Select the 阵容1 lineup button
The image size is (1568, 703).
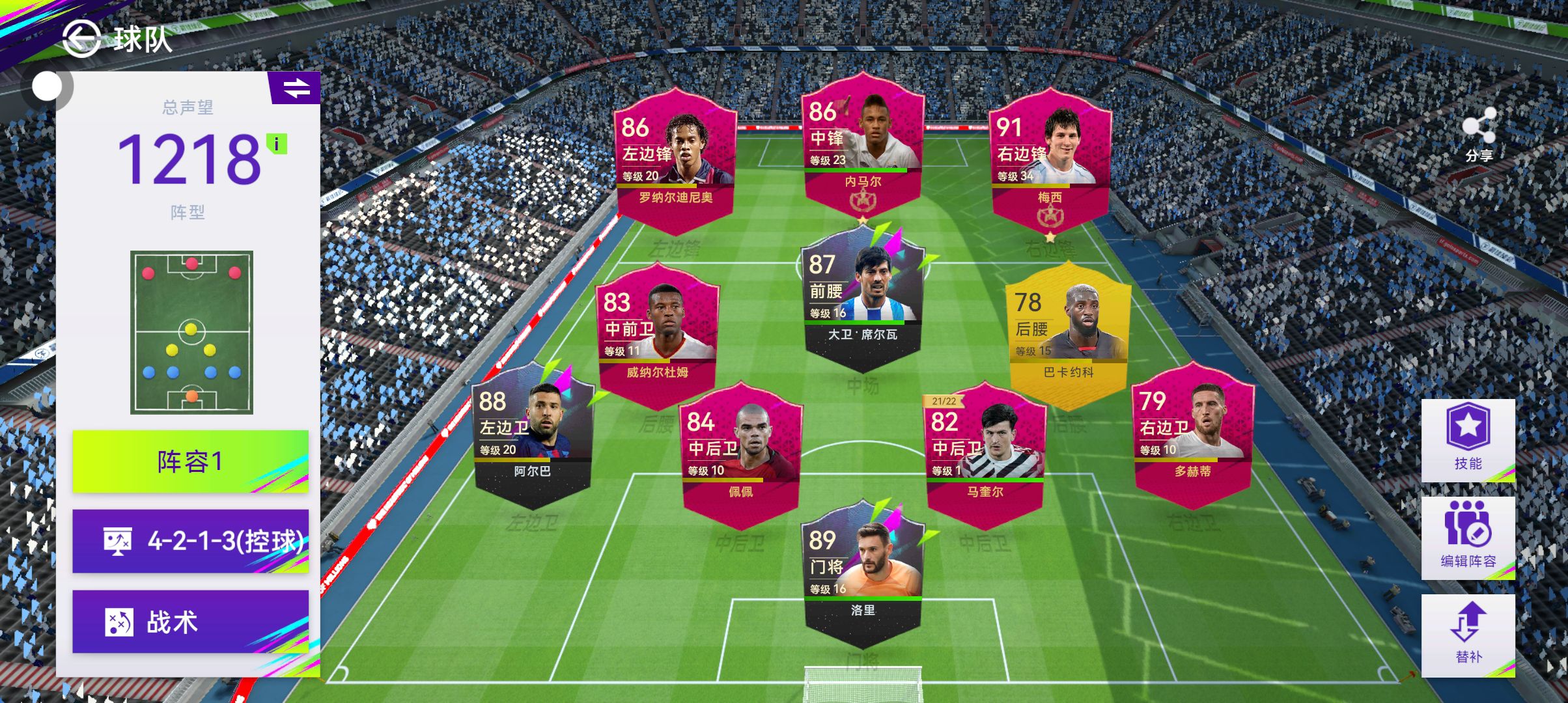tap(190, 462)
